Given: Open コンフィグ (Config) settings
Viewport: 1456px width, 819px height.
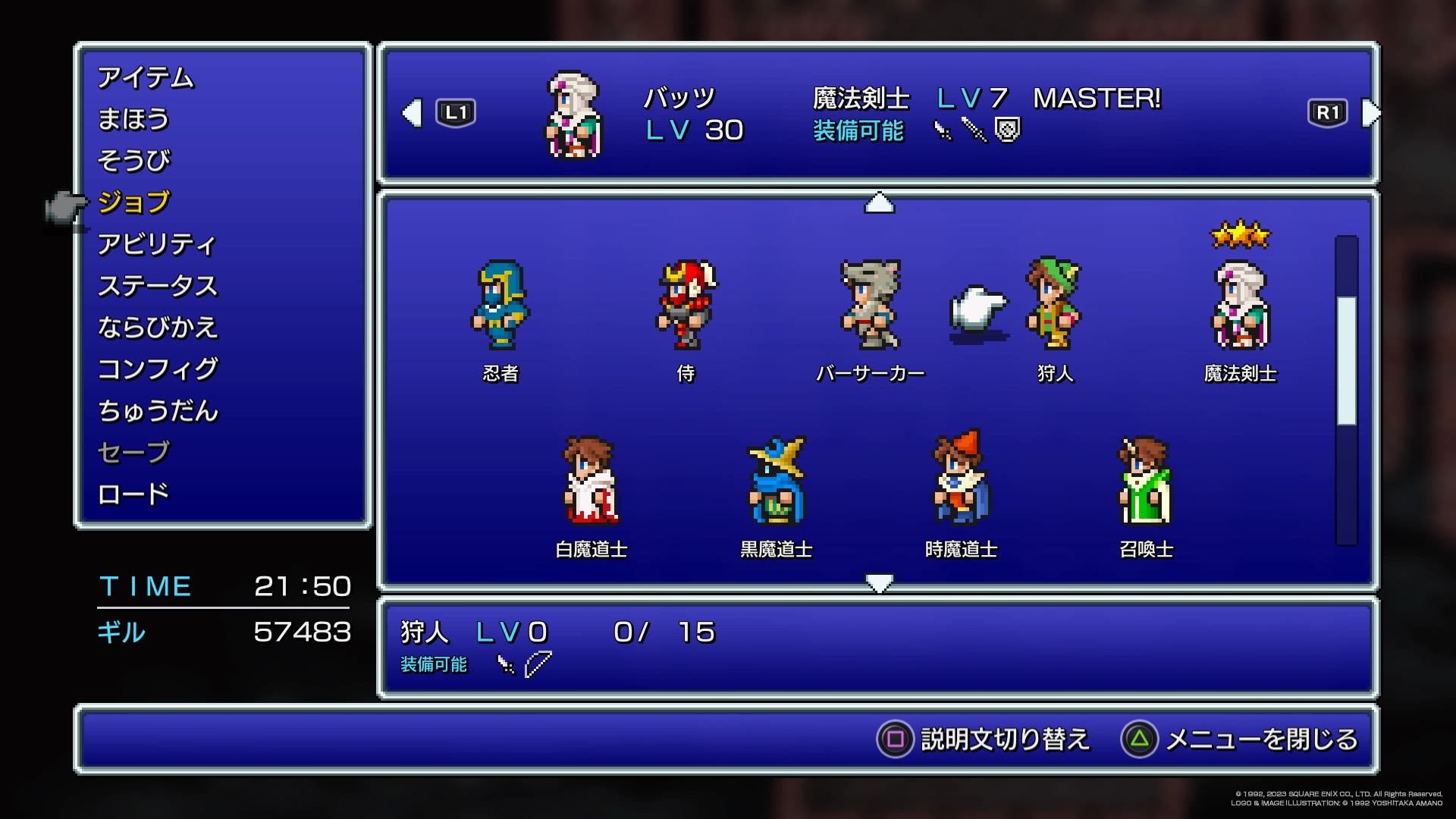Looking at the screenshot, I should click(158, 369).
